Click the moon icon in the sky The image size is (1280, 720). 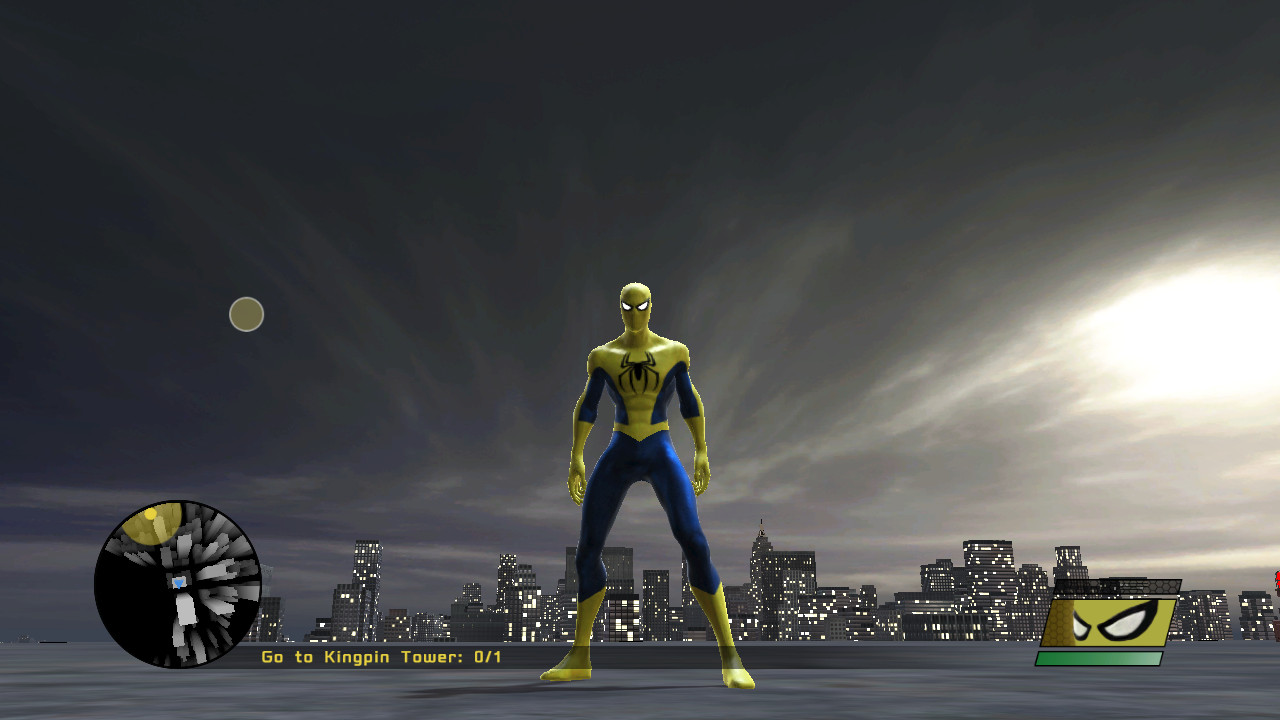coord(245,313)
